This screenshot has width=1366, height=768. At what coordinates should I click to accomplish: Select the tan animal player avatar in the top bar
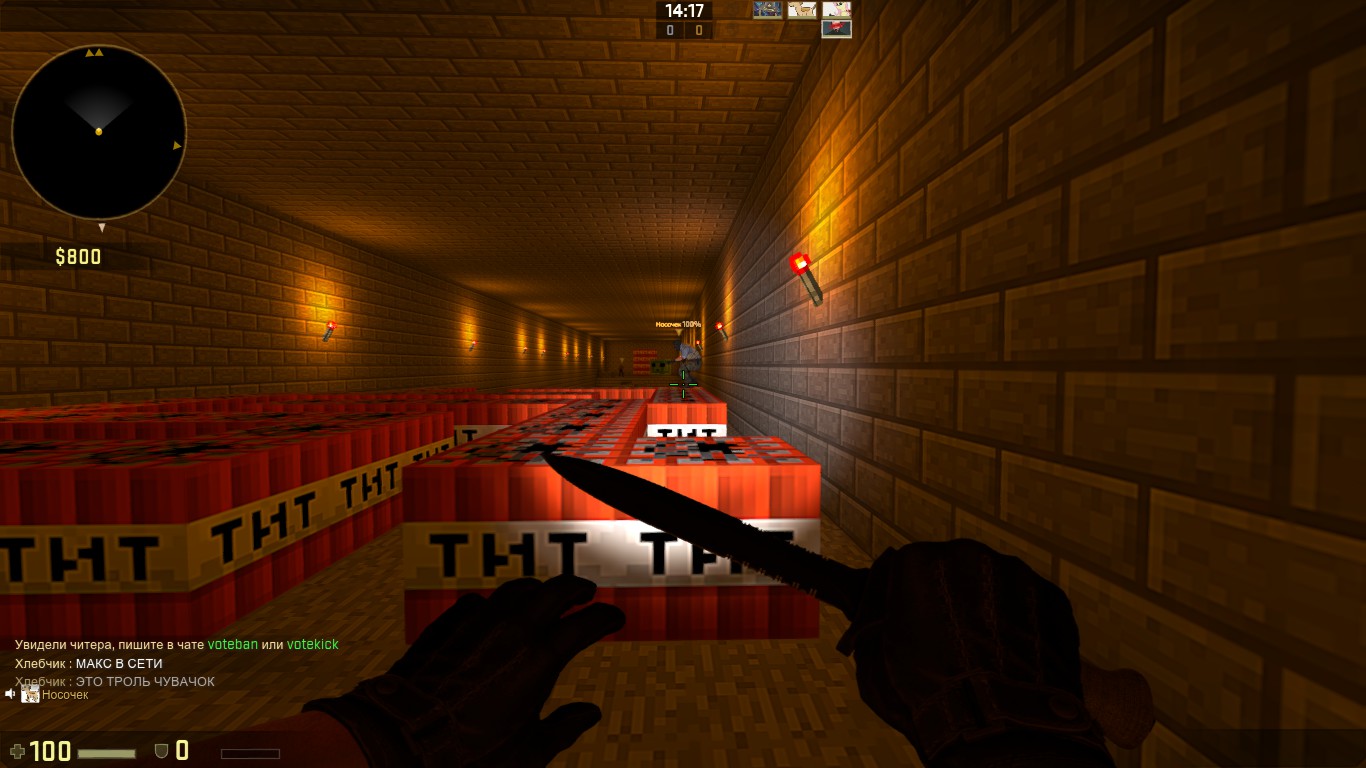coord(802,10)
